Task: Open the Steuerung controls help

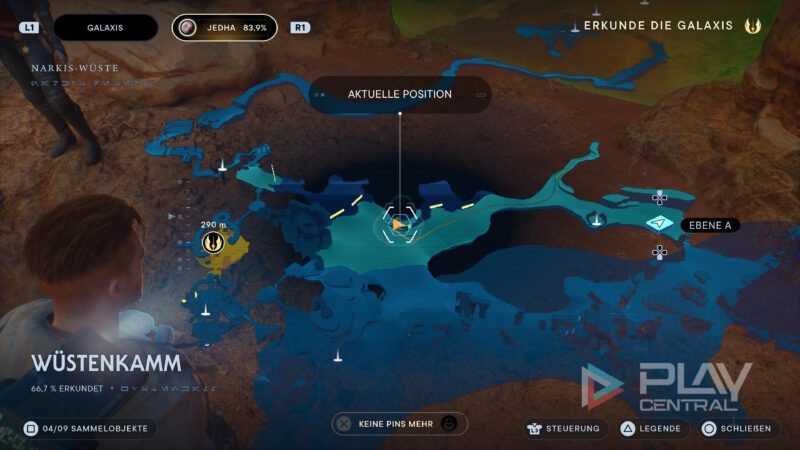Action: (565, 428)
